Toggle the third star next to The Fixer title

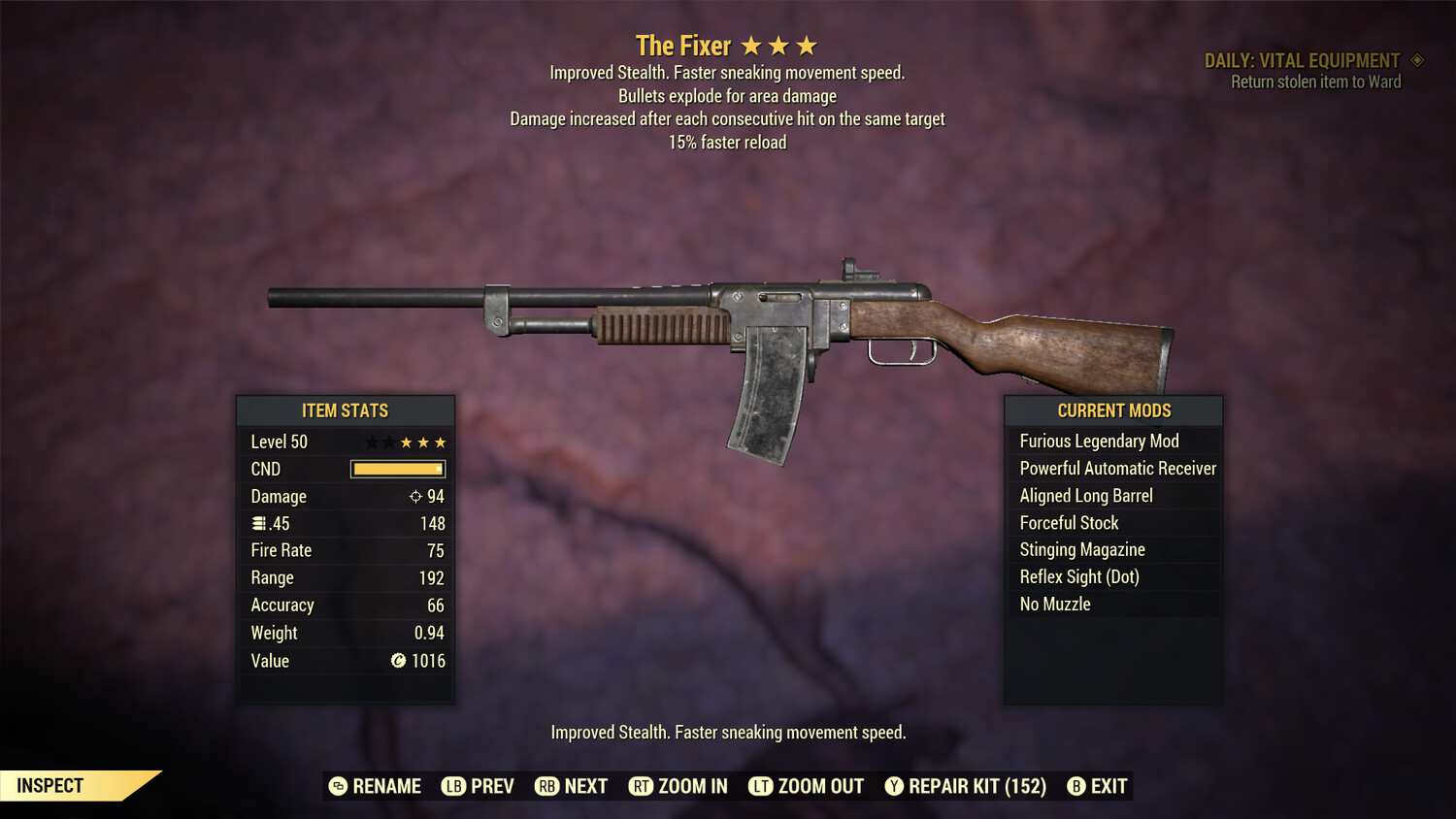(x=807, y=44)
